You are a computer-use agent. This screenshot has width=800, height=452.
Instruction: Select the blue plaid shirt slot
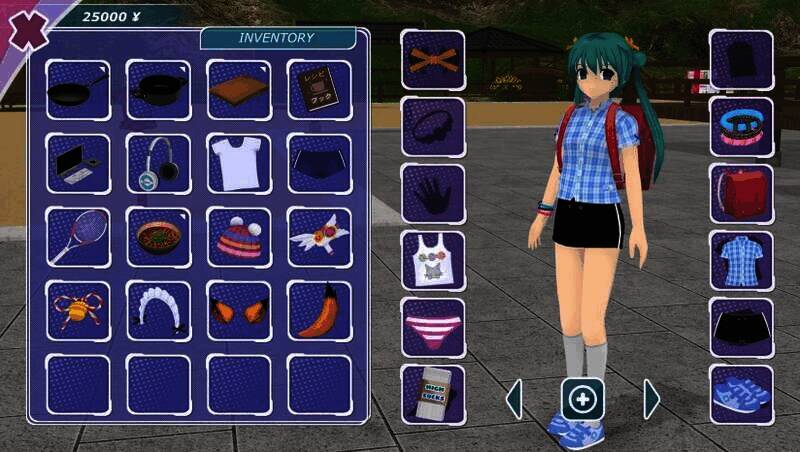coord(741,260)
